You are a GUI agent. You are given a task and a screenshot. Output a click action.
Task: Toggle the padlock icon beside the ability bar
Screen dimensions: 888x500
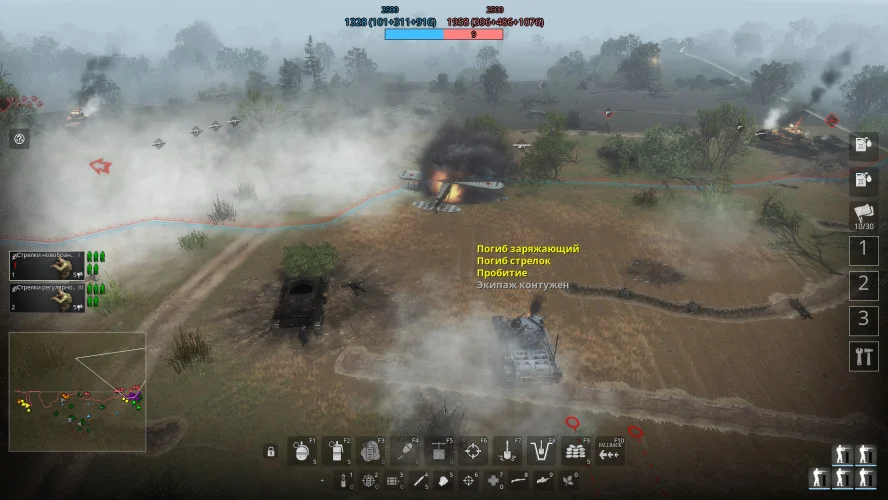coord(270,452)
